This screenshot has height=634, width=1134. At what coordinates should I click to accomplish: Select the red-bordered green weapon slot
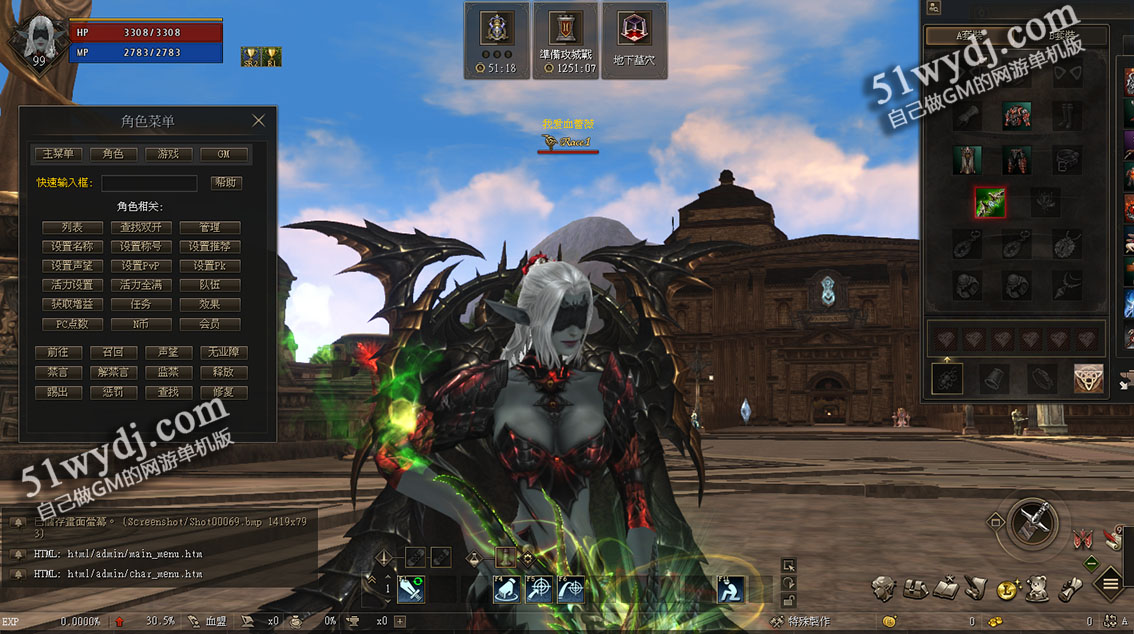pos(990,203)
